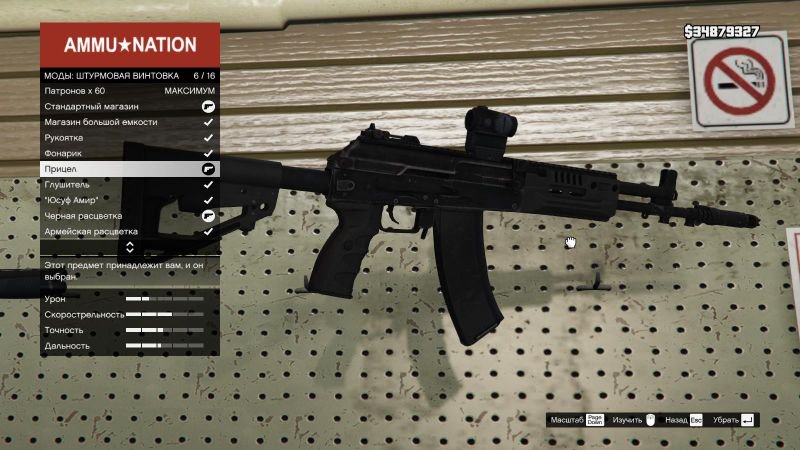This screenshot has height=450, width=800.
Task: Pick the Рукоятка mod entry
Action: [130, 138]
